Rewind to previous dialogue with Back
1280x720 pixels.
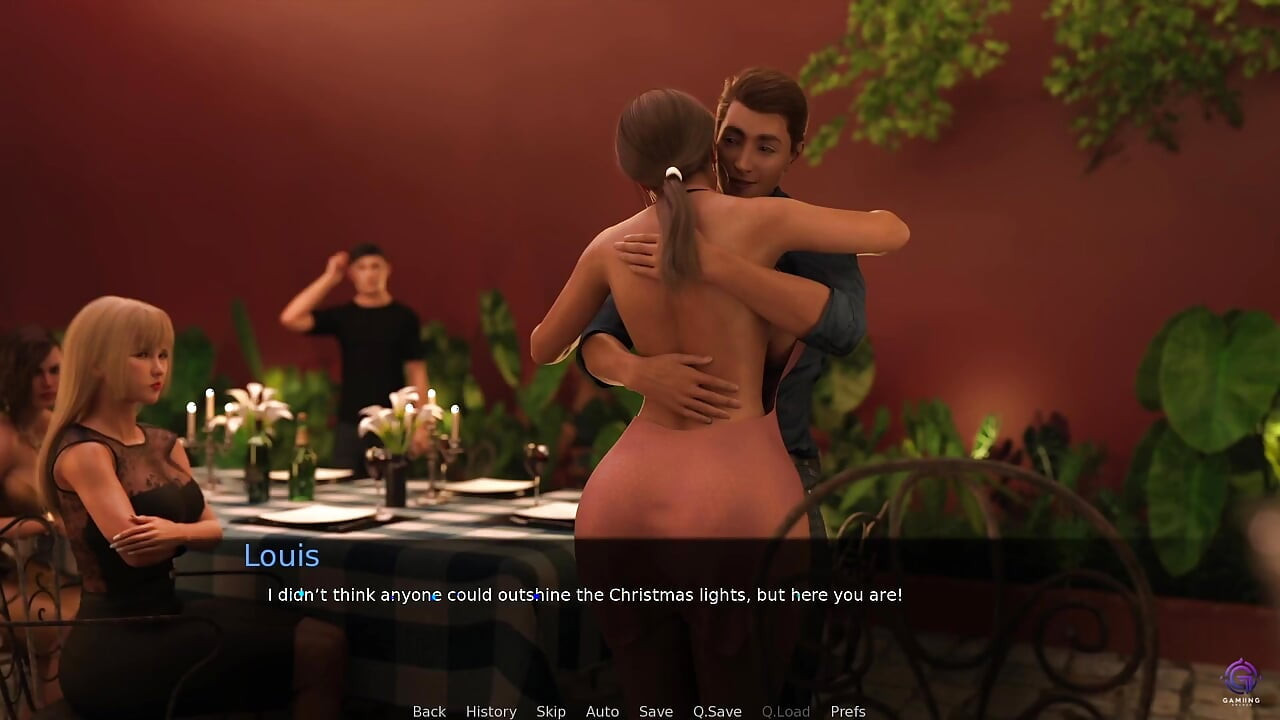428,711
